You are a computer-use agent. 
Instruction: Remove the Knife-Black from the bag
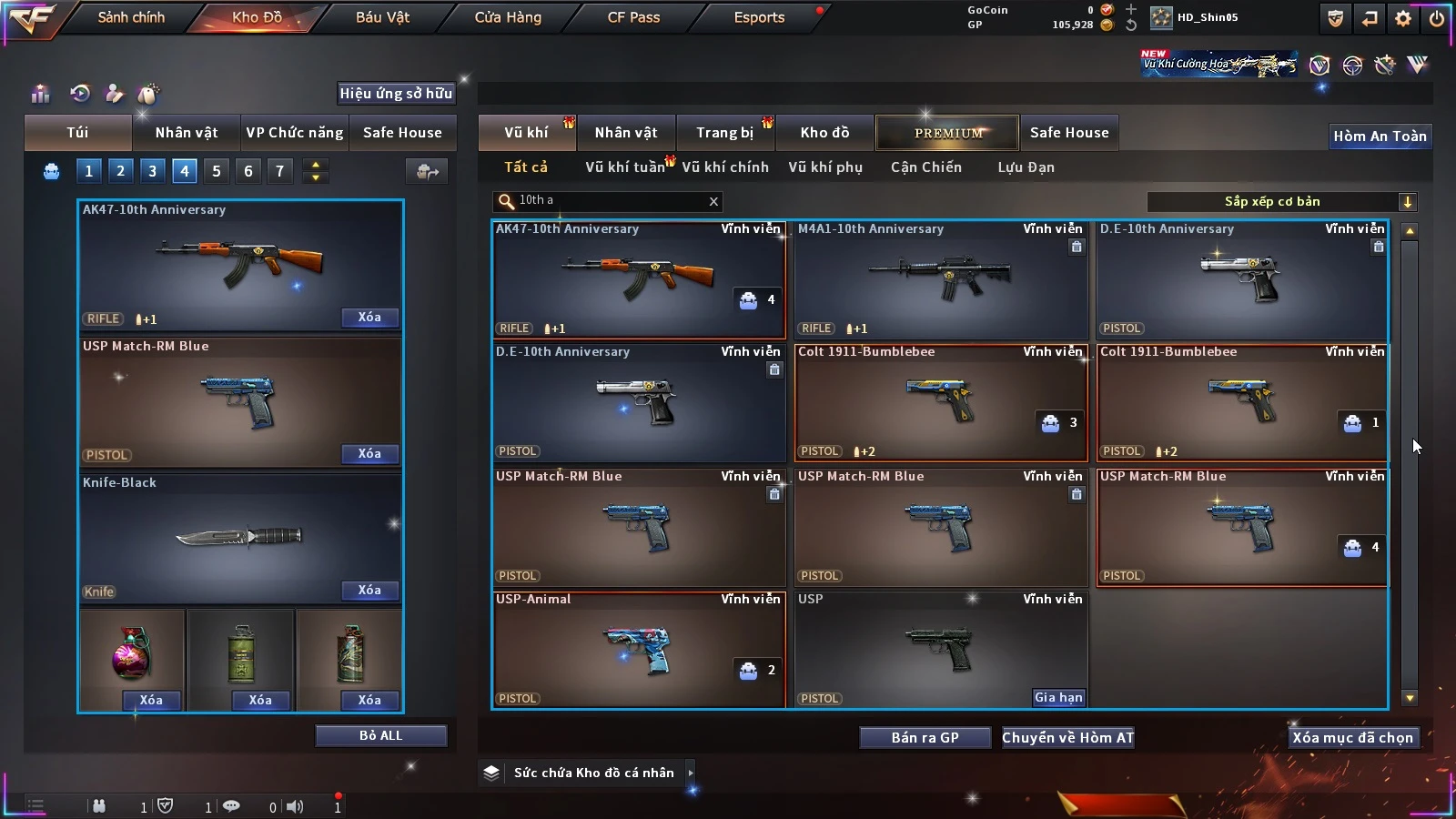[369, 590]
